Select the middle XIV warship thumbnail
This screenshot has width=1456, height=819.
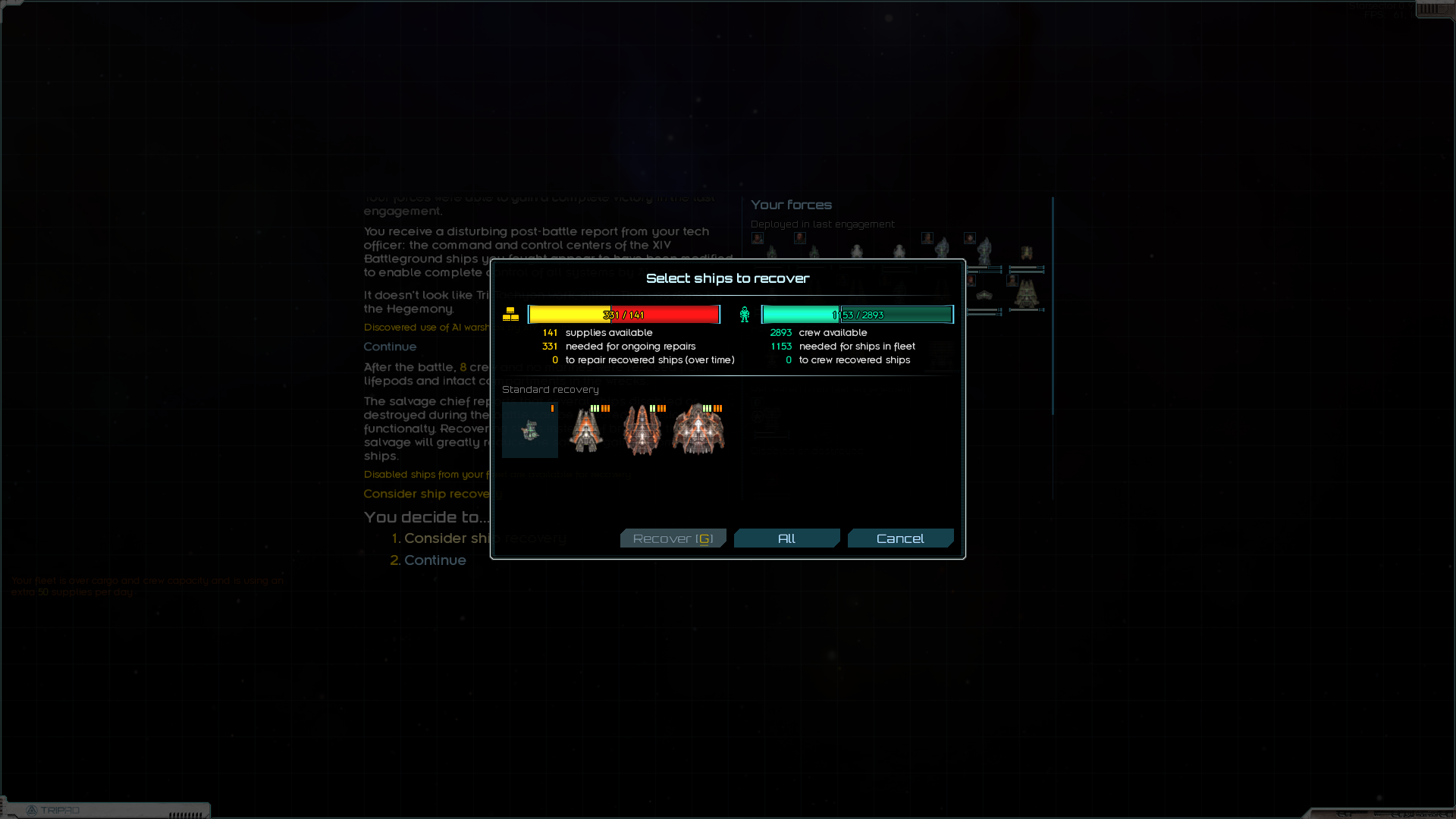642,430
